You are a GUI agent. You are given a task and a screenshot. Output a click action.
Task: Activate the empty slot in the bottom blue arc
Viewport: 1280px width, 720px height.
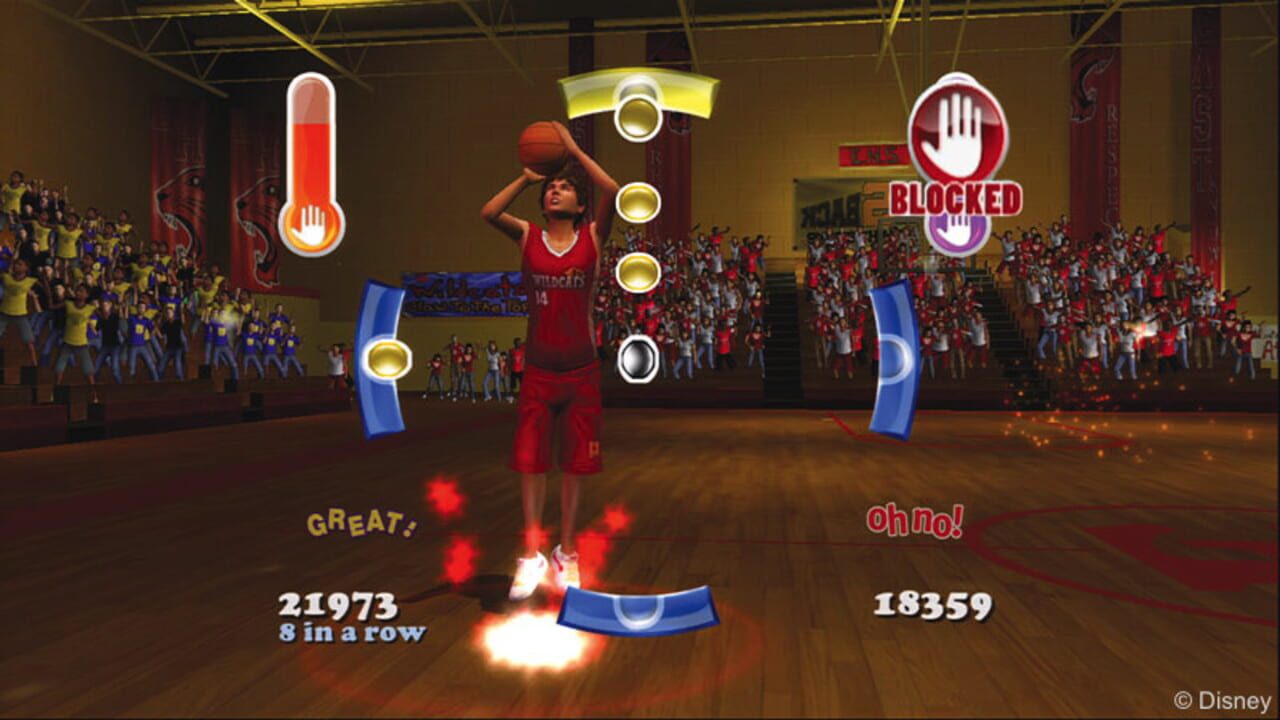637,613
